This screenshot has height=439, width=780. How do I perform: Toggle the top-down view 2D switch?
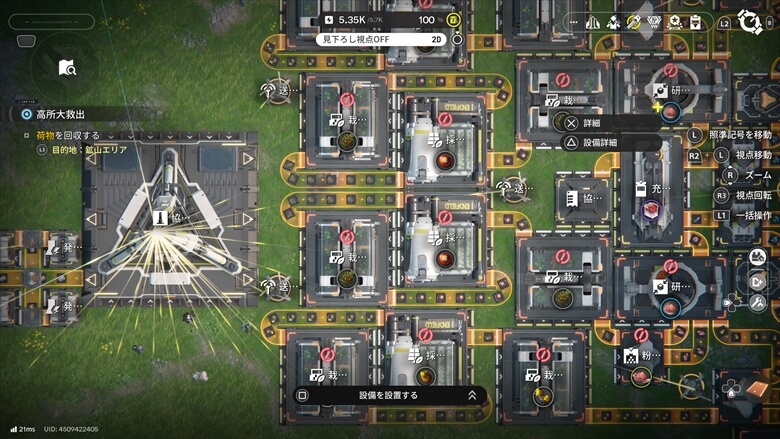point(436,39)
